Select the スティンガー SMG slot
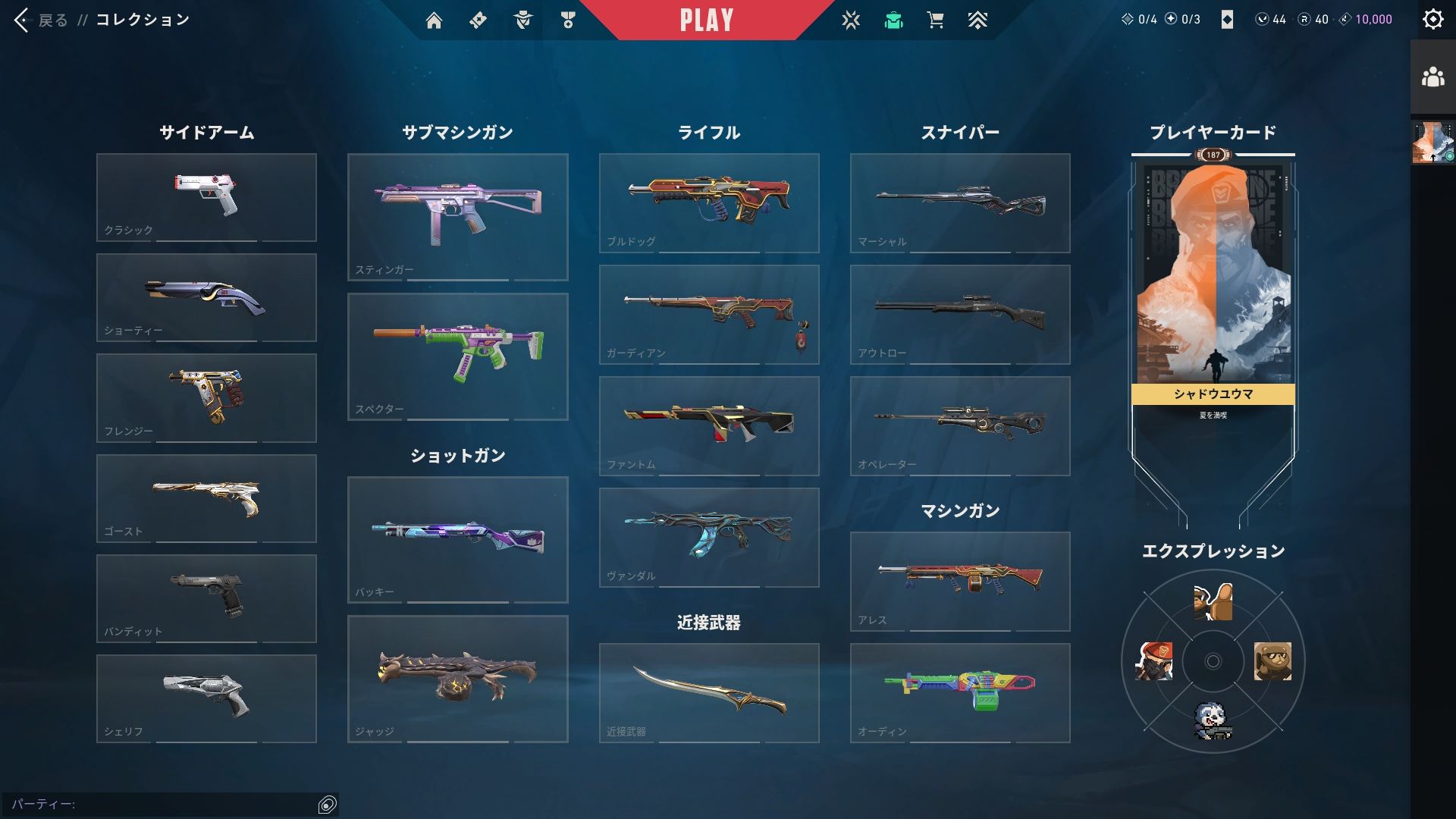This screenshot has height=819, width=1456. point(457,217)
